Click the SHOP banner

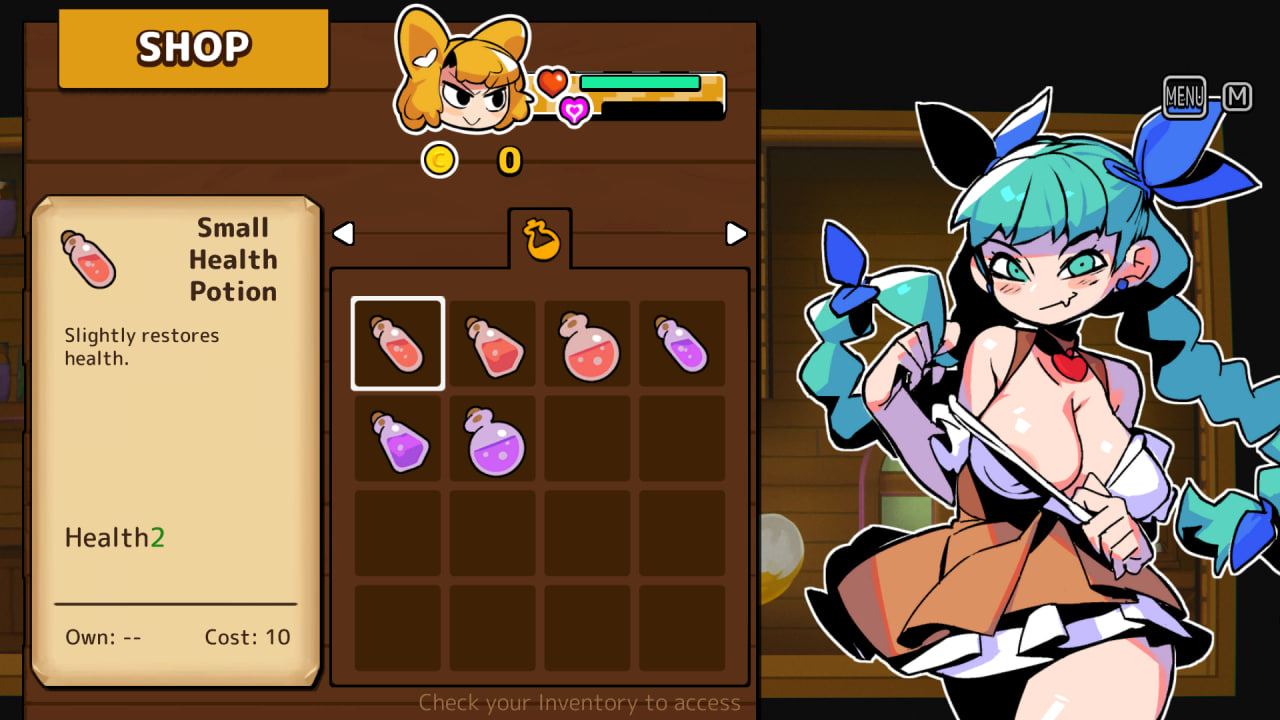192,46
